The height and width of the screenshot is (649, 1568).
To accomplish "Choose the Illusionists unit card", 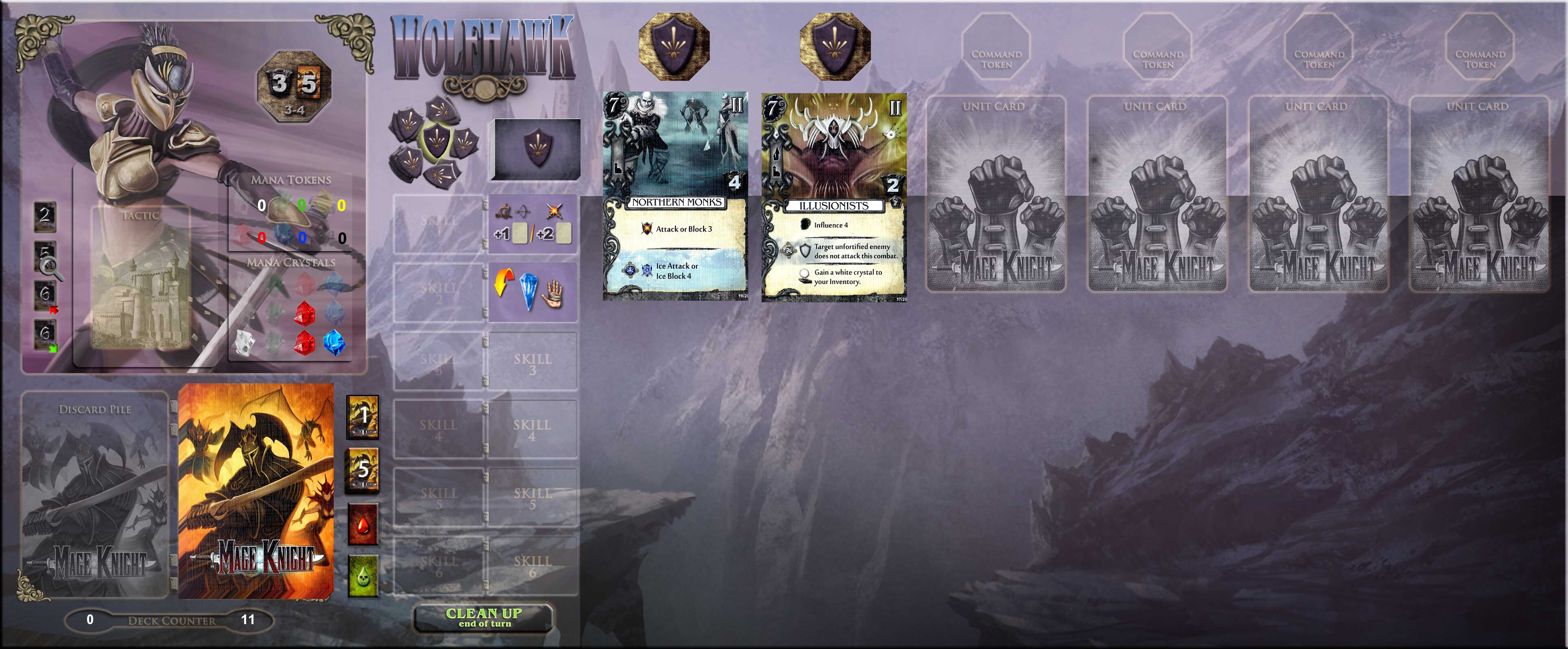I will 833,197.
